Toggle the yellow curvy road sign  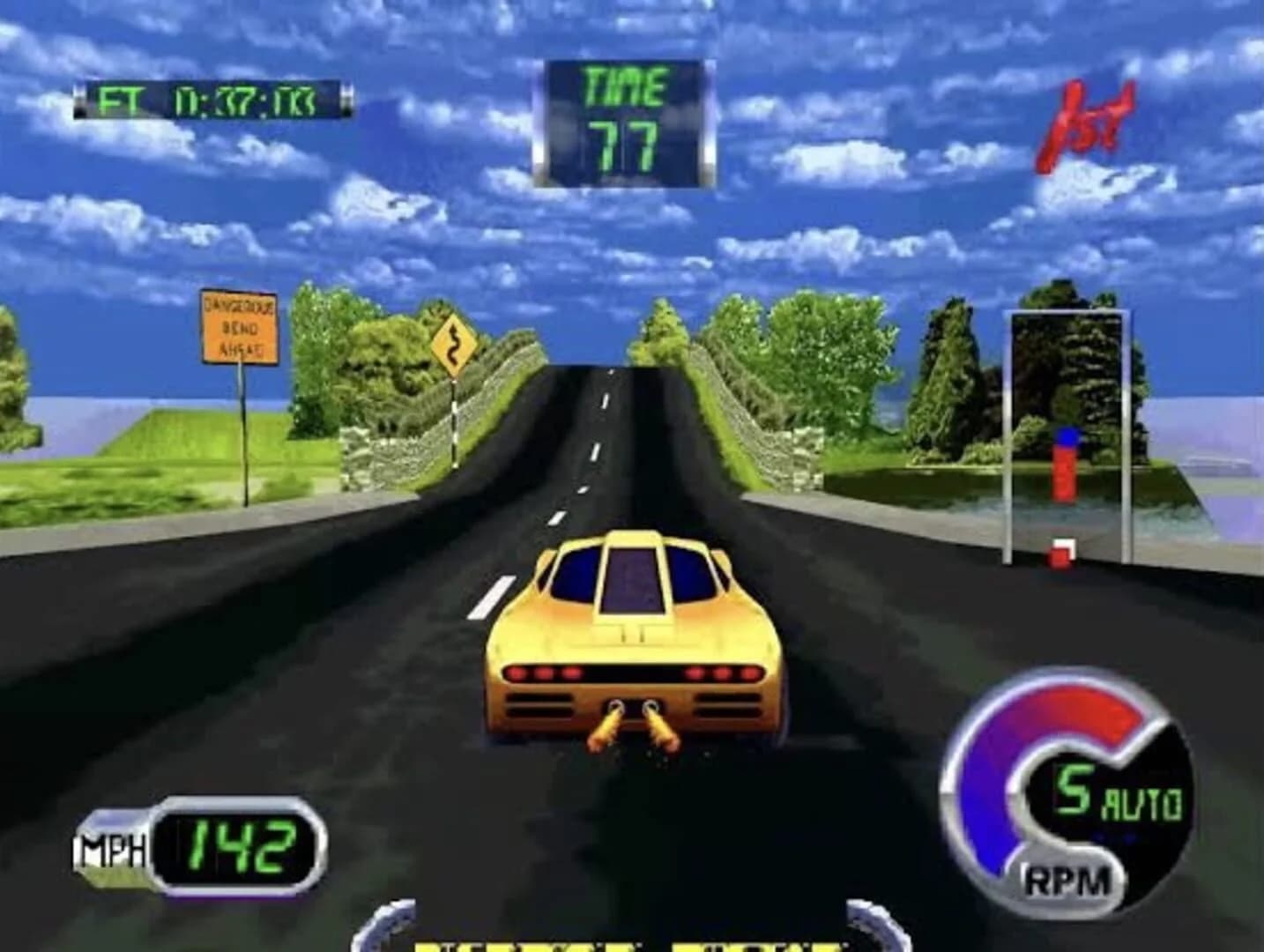click(x=455, y=345)
